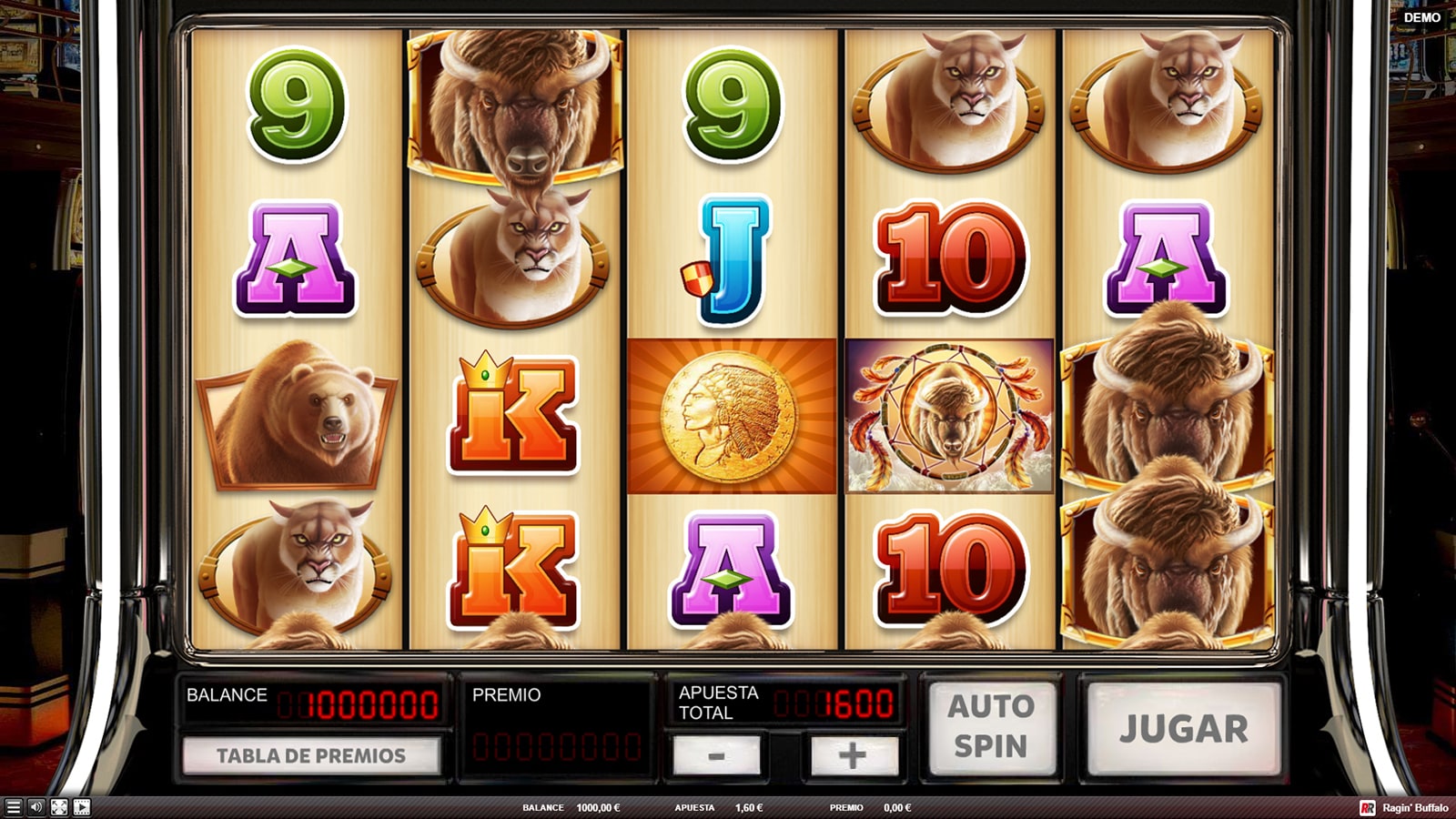Spin the reels with the JUGAR button
This screenshot has width=1456, height=819.
tap(1183, 729)
